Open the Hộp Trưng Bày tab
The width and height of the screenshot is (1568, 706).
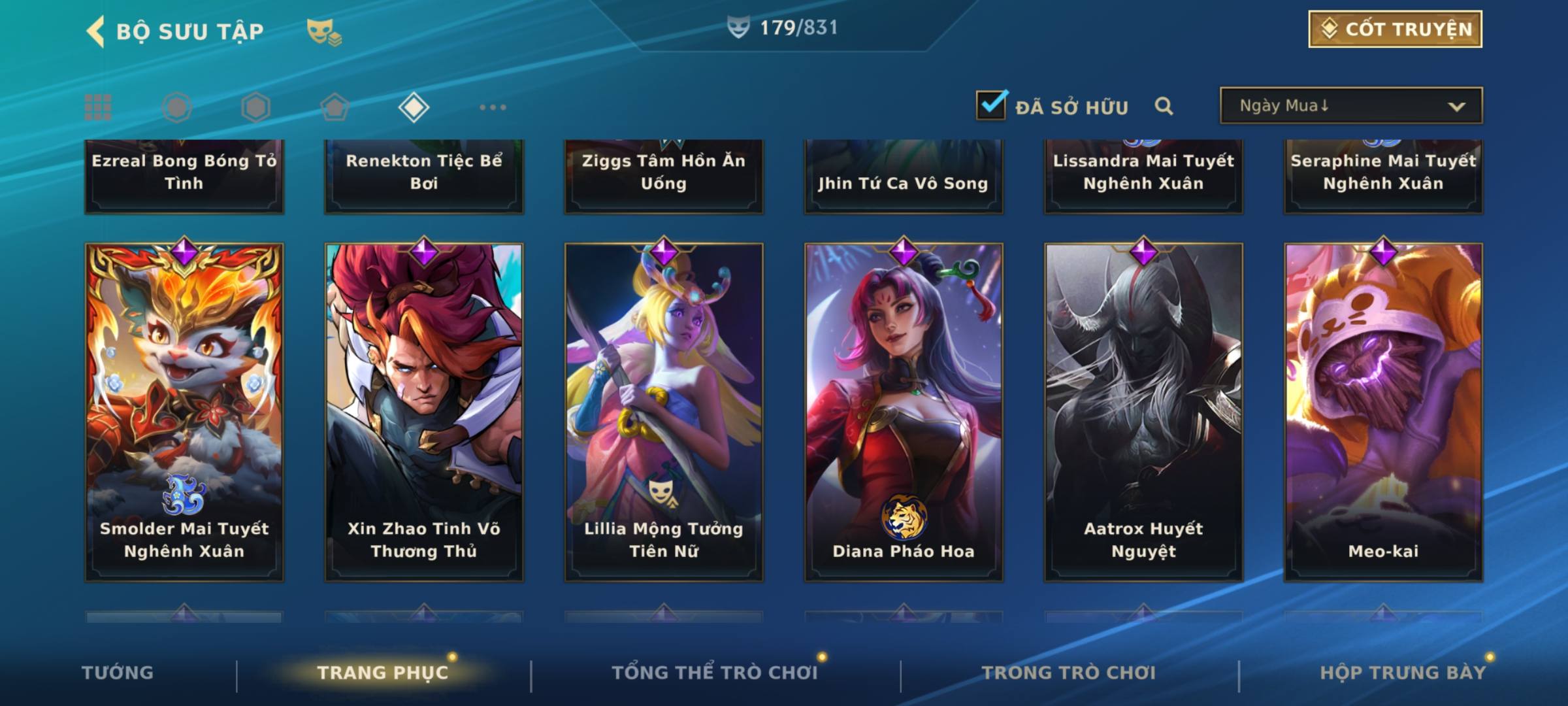point(1403,673)
